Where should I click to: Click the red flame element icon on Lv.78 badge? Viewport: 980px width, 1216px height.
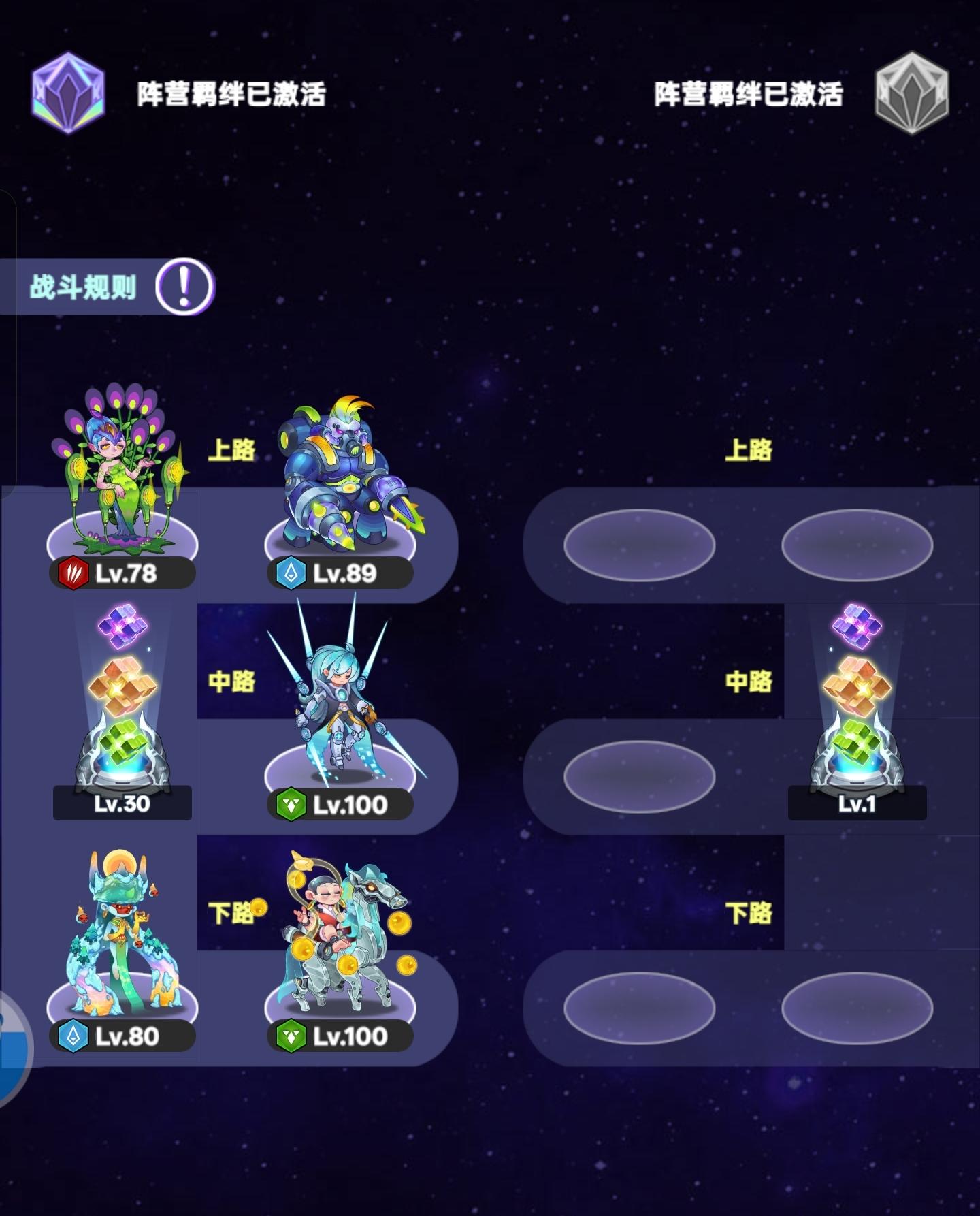click(x=75, y=574)
